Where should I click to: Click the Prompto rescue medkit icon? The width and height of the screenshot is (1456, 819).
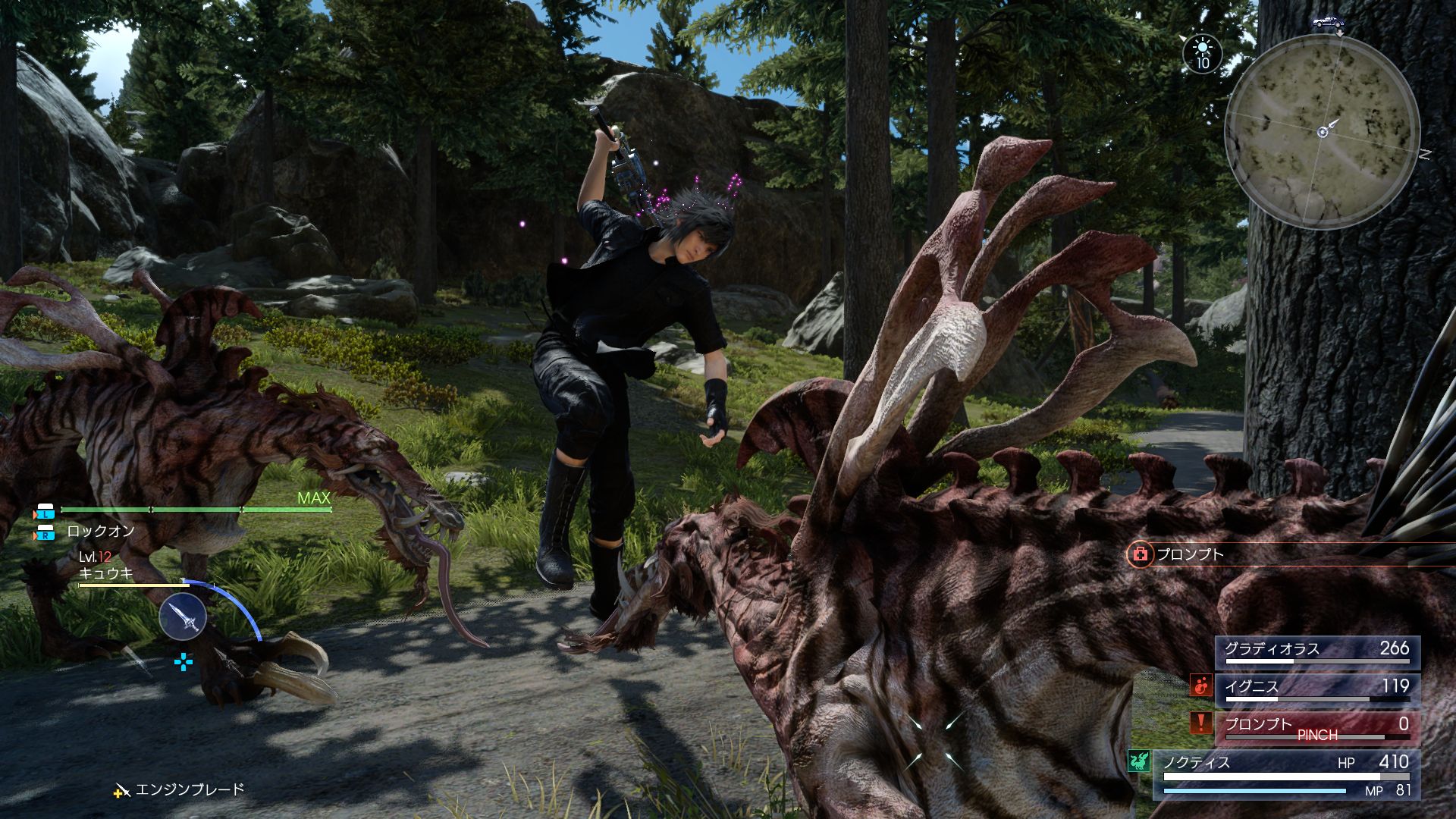click(1139, 555)
